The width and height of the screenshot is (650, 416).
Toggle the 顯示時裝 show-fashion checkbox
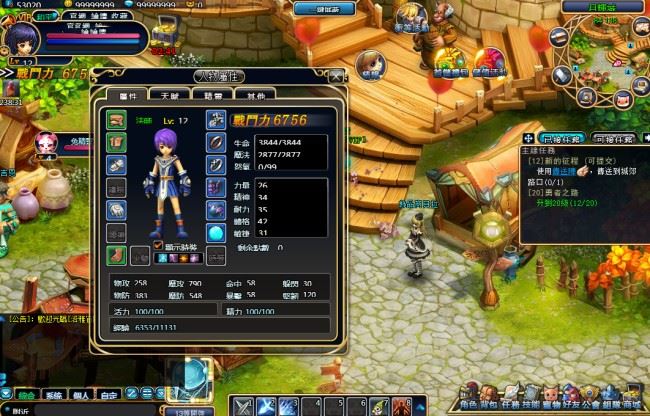click(x=157, y=244)
